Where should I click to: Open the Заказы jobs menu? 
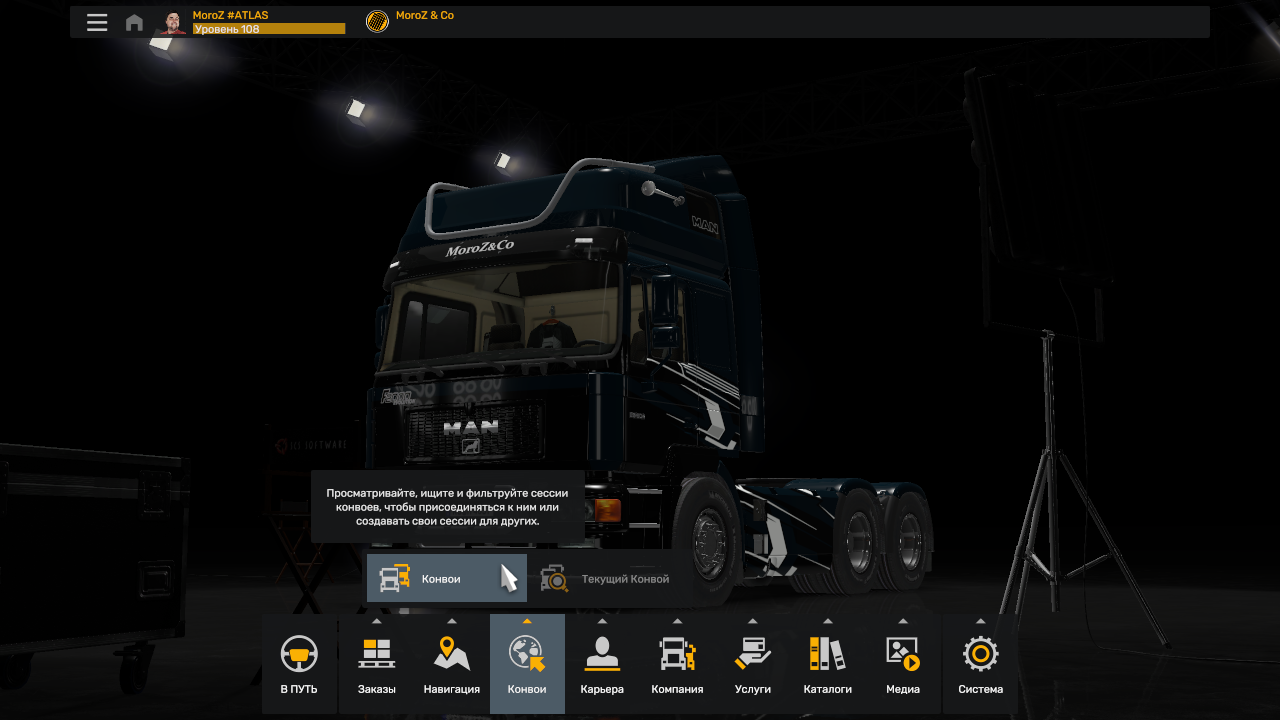377,664
